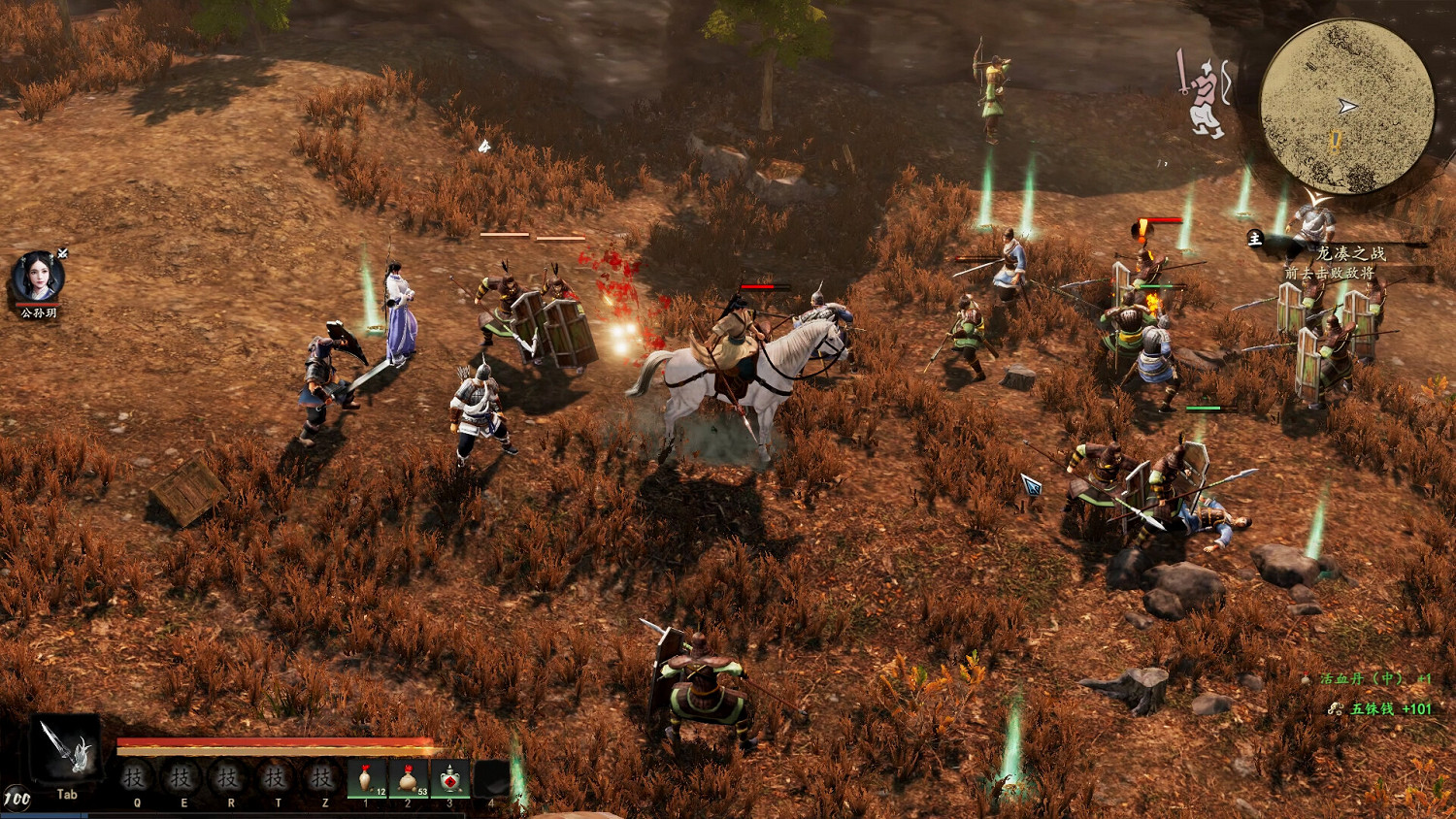Click the quest objective text 前去击败敌将

[x=1329, y=274]
